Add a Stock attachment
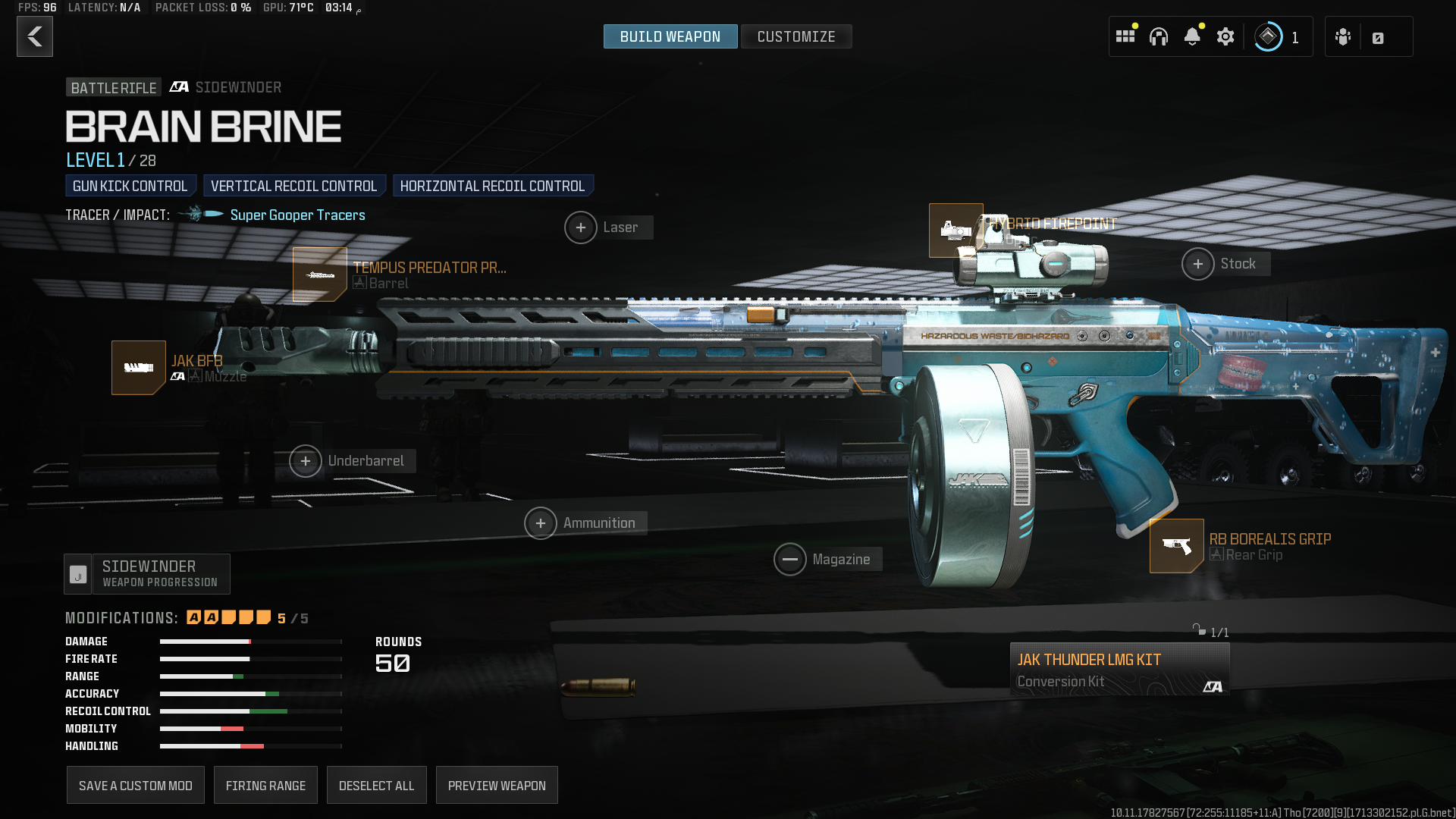This screenshot has height=819, width=1456. 1198,264
